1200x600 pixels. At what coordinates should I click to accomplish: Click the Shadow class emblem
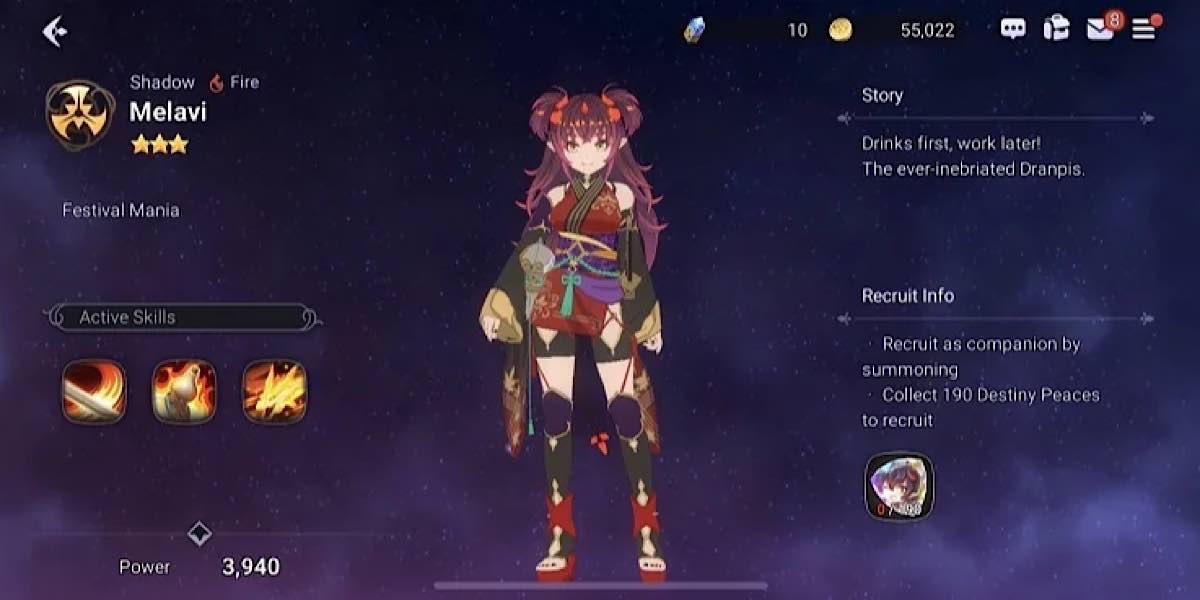[x=80, y=115]
